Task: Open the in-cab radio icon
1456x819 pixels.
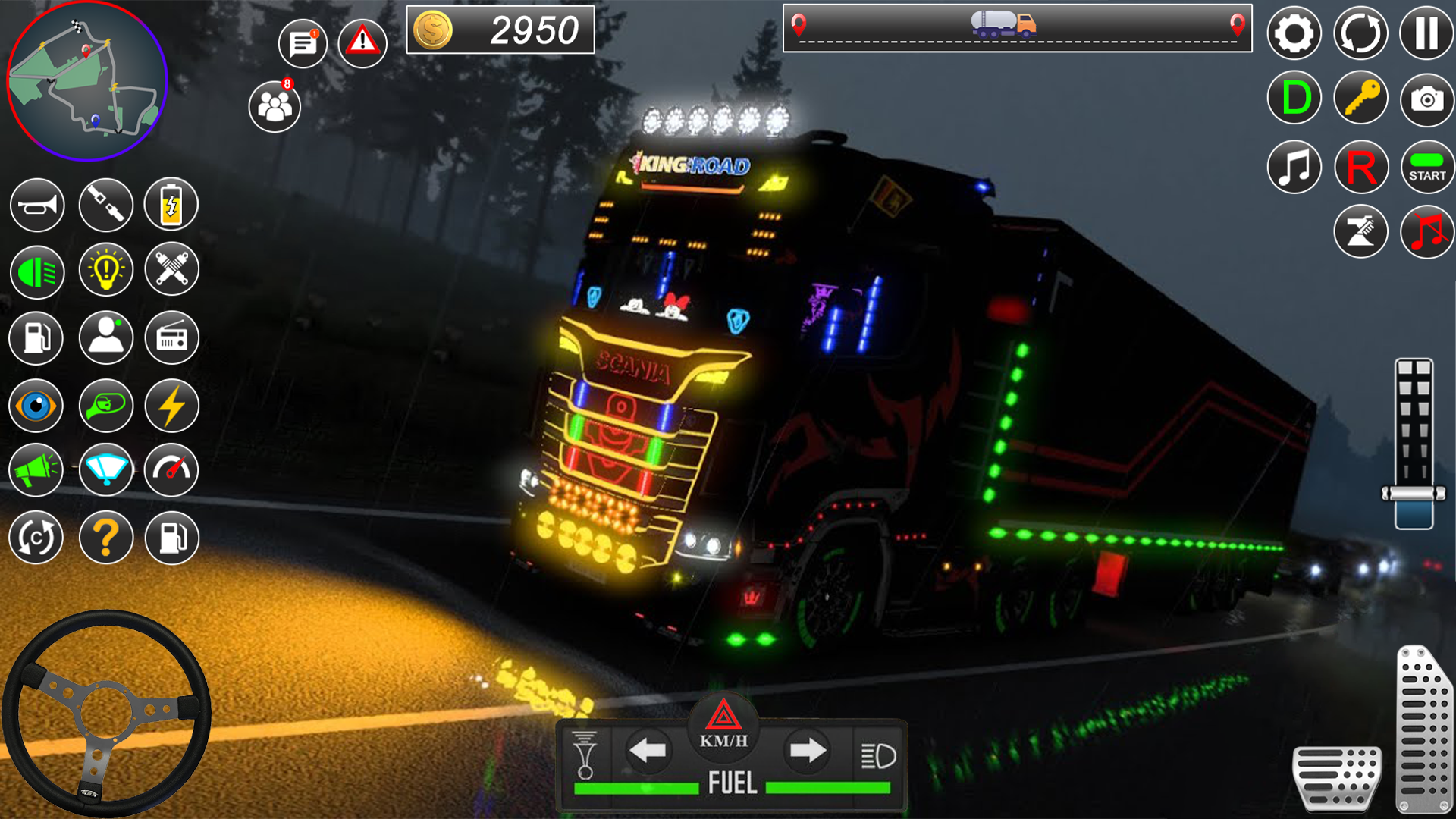Action: pyautogui.click(x=171, y=338)
